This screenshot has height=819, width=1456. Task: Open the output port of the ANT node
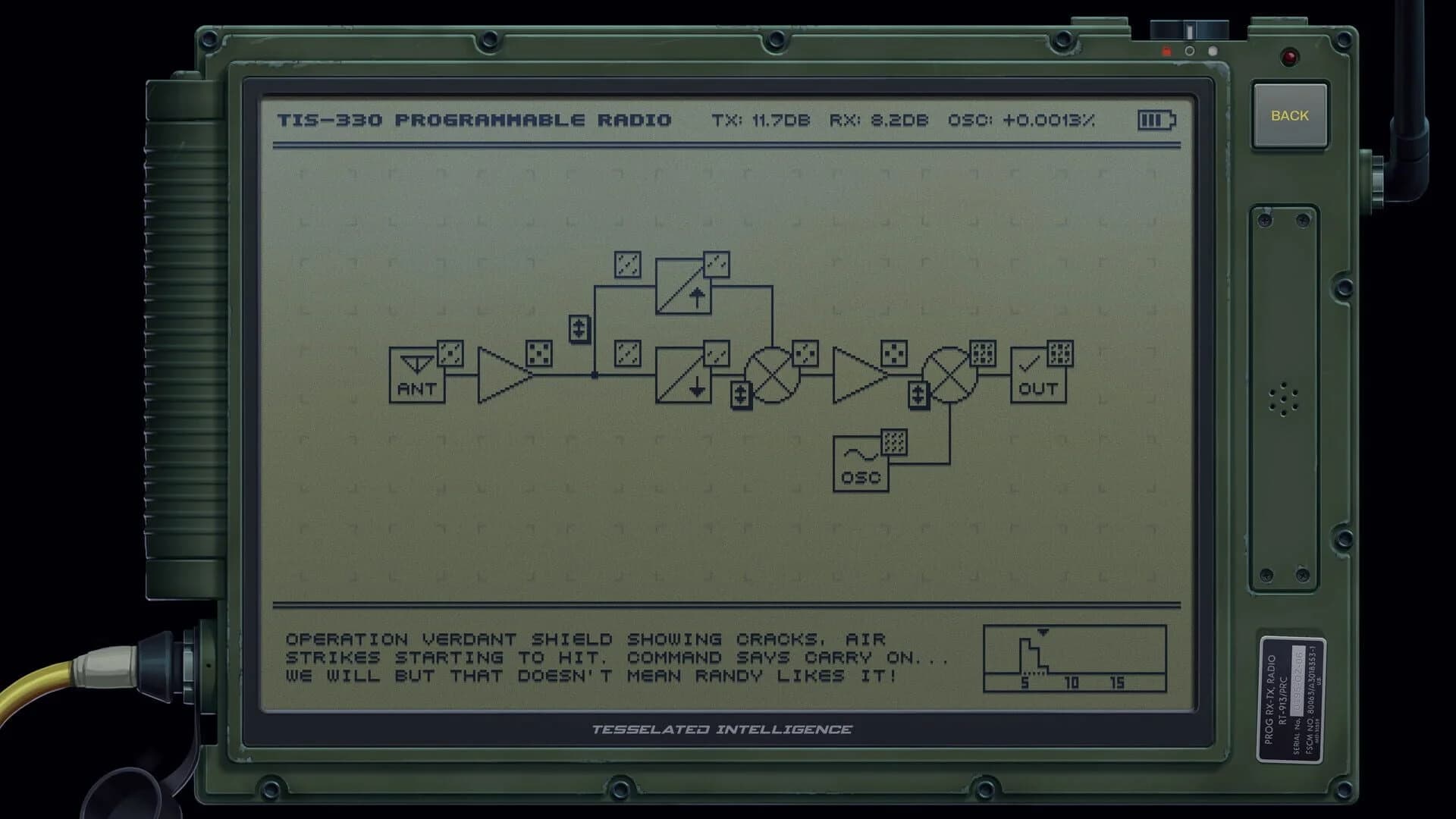pyautogui.click(x=450, y=352)
